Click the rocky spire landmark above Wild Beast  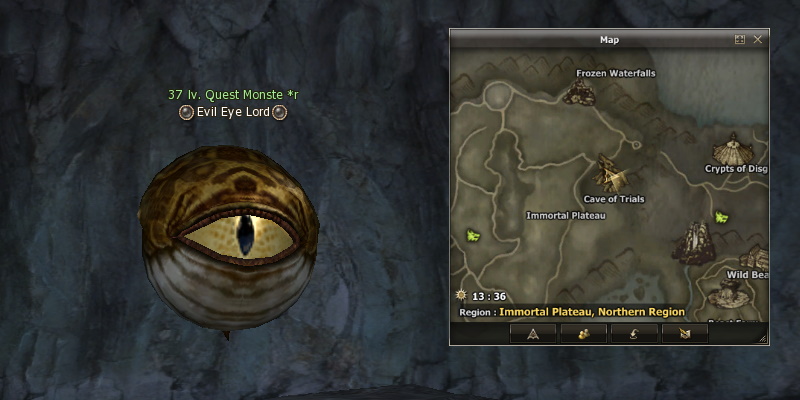click(692, 240)
